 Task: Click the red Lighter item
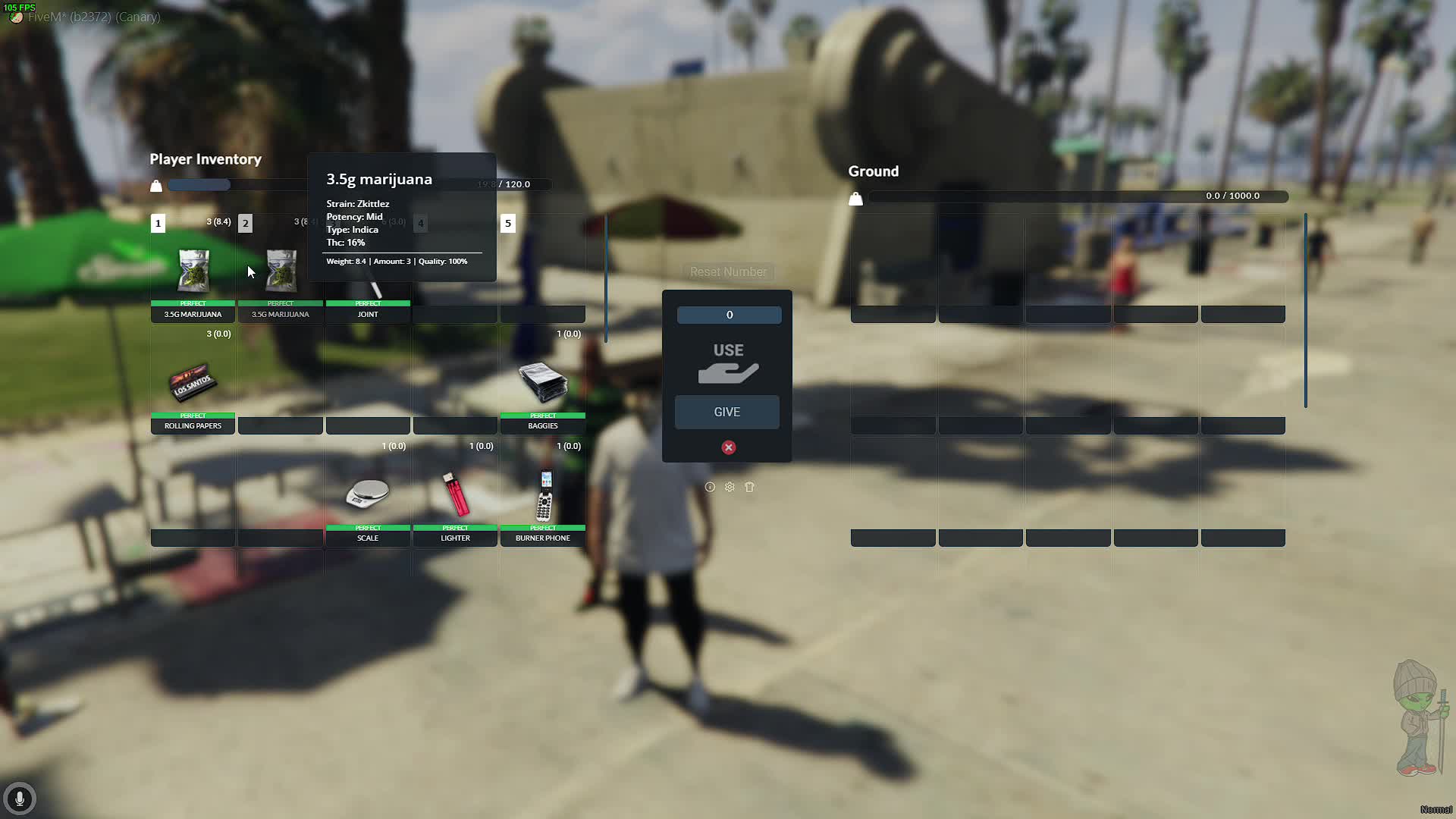pos(455,494)
